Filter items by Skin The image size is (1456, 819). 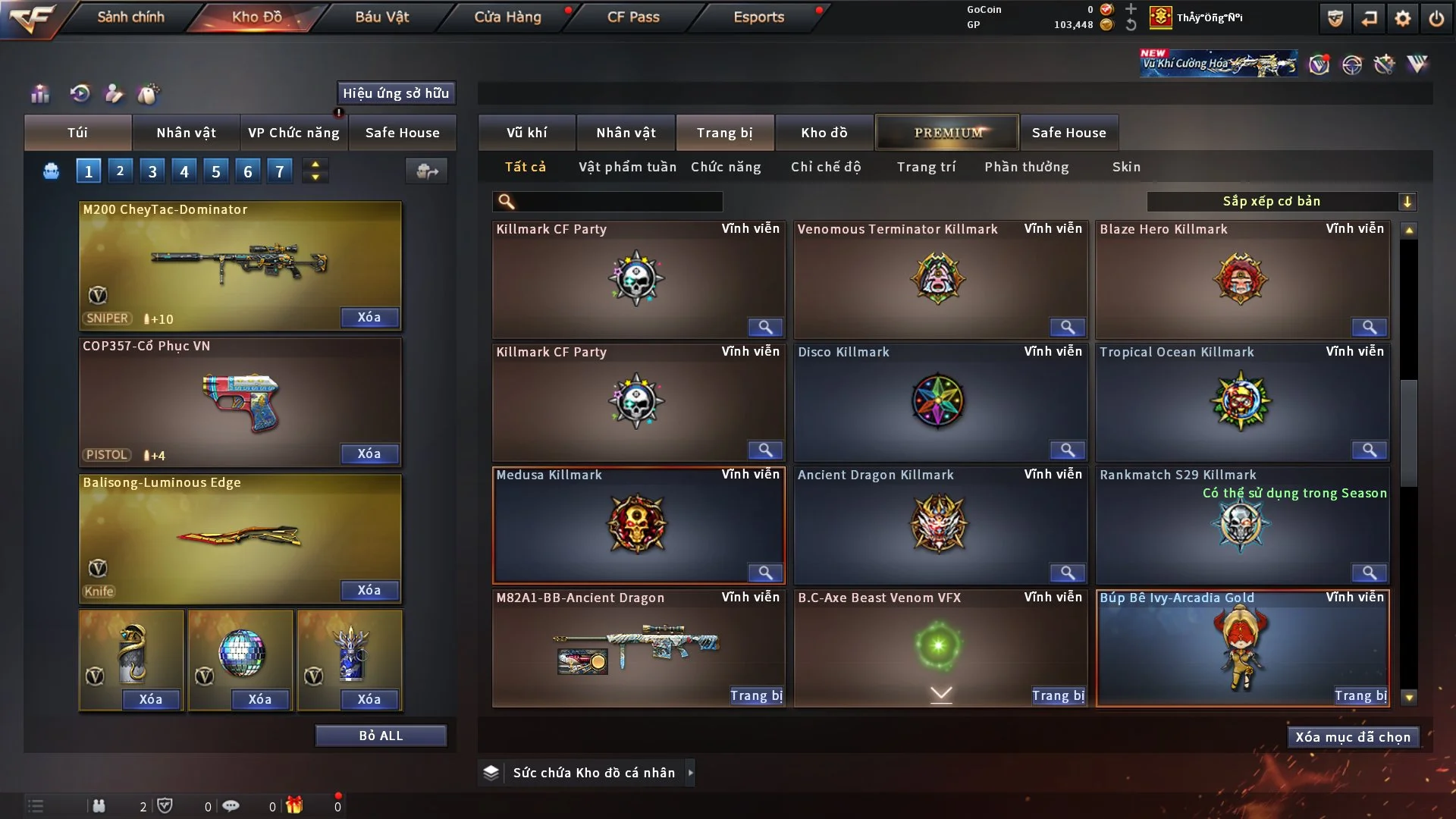click(x=1126, y=167)
